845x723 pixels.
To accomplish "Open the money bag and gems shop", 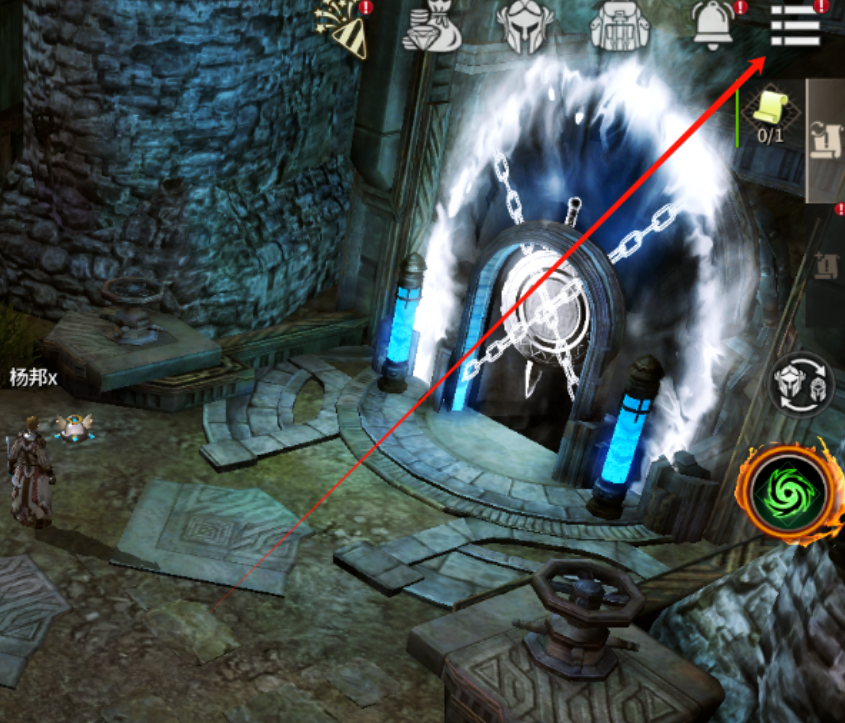I will tap(431, 27).
